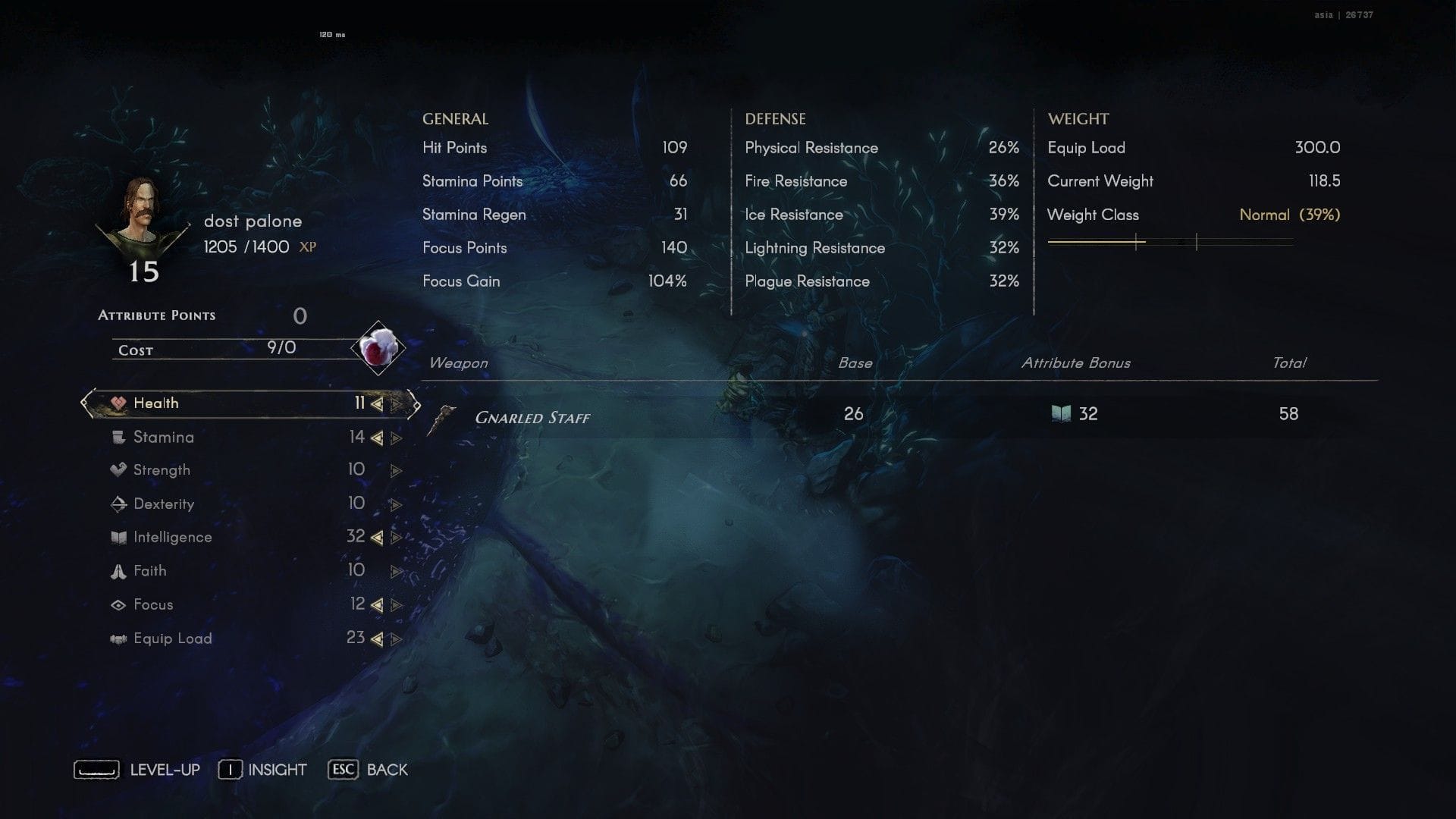
Task: Decrease the Focus attribute value
Action: point(377,605)
